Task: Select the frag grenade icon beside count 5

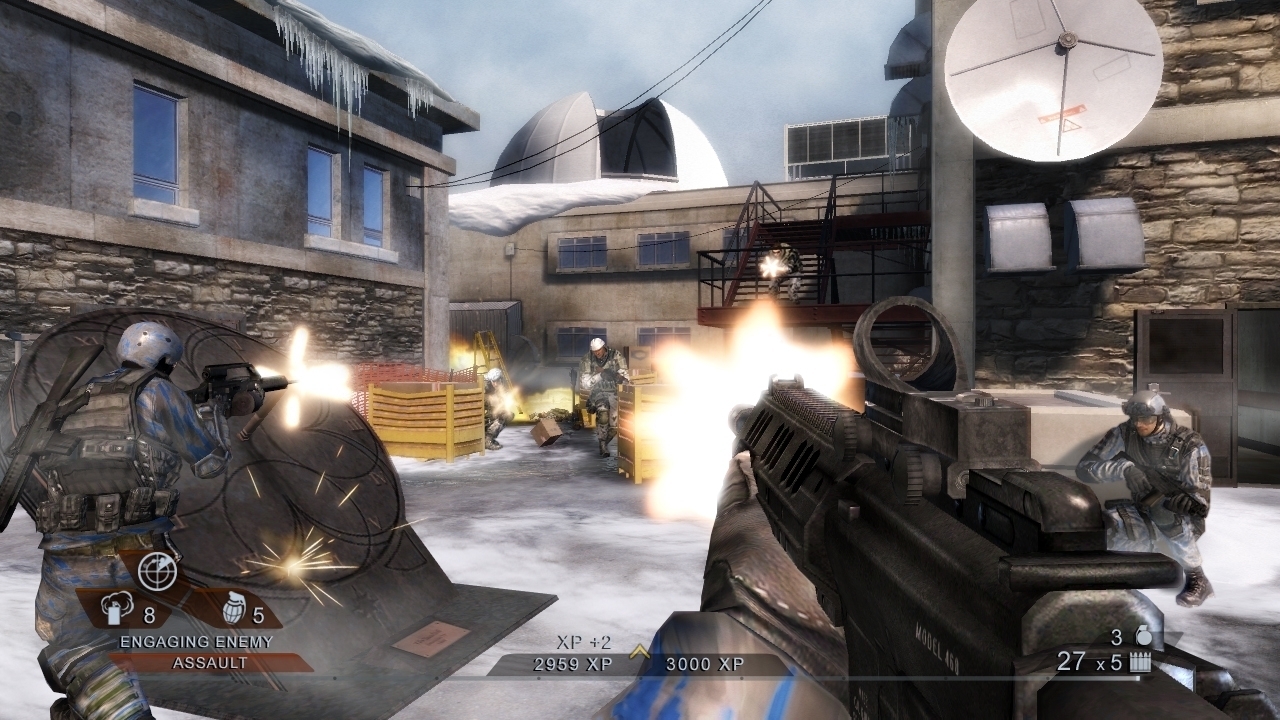Action: [x=235, y=608]
